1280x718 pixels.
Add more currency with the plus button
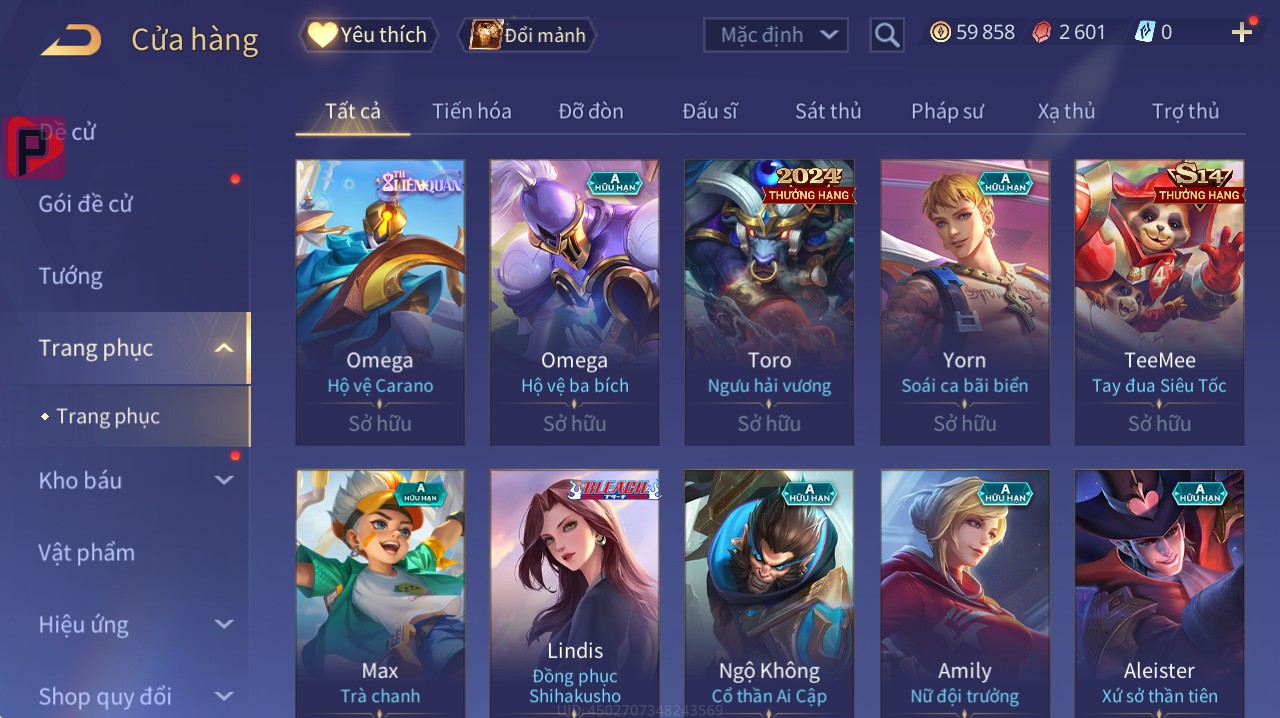(1242, 33)
